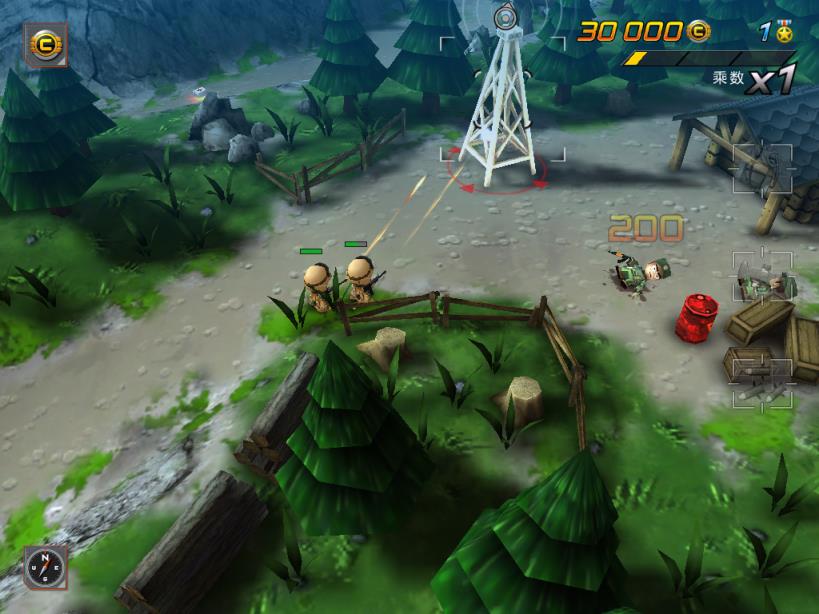
Task: Click the compass map icon
Action: [x=46, y=567]
